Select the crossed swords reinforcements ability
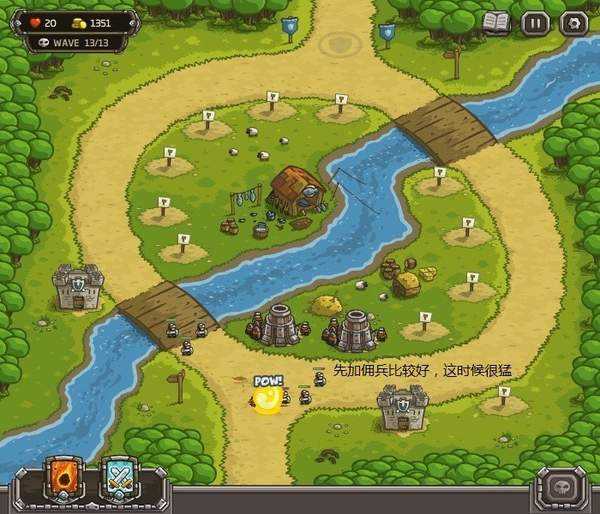The height and width of the screenshot is (514, 600). click(x=120, y=481)
